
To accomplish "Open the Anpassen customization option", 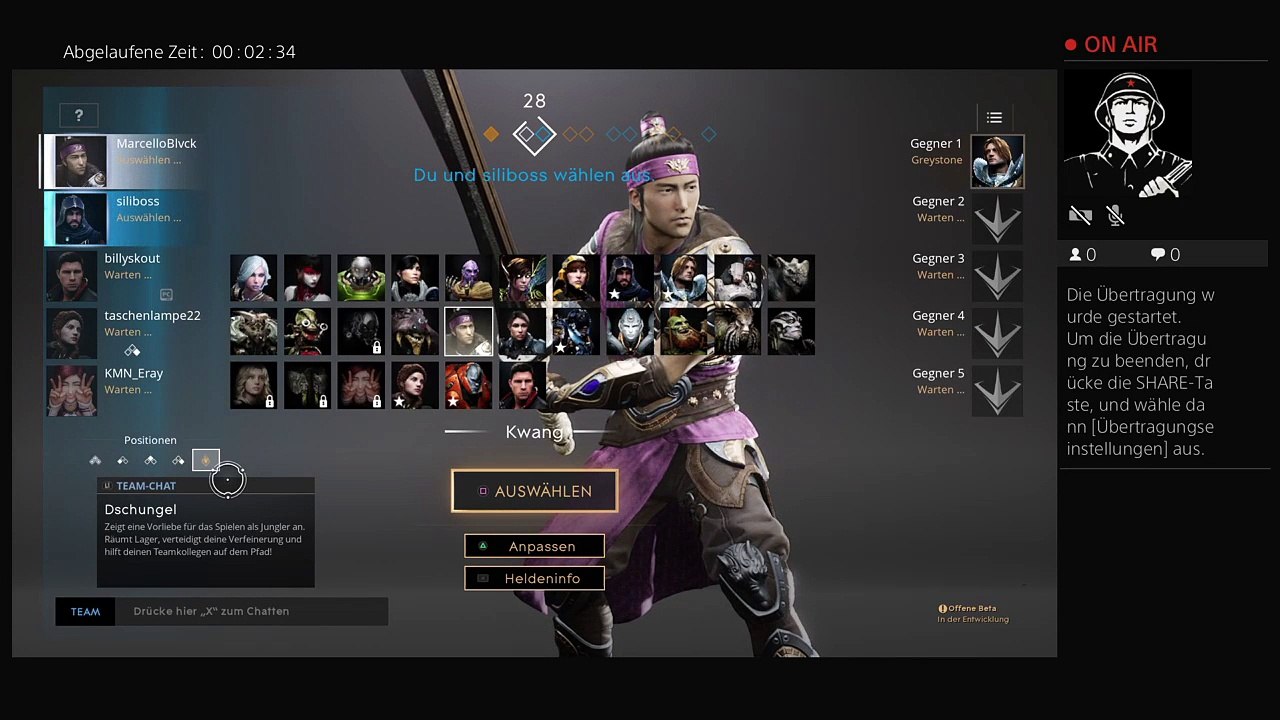I will (x=534, y=546).
